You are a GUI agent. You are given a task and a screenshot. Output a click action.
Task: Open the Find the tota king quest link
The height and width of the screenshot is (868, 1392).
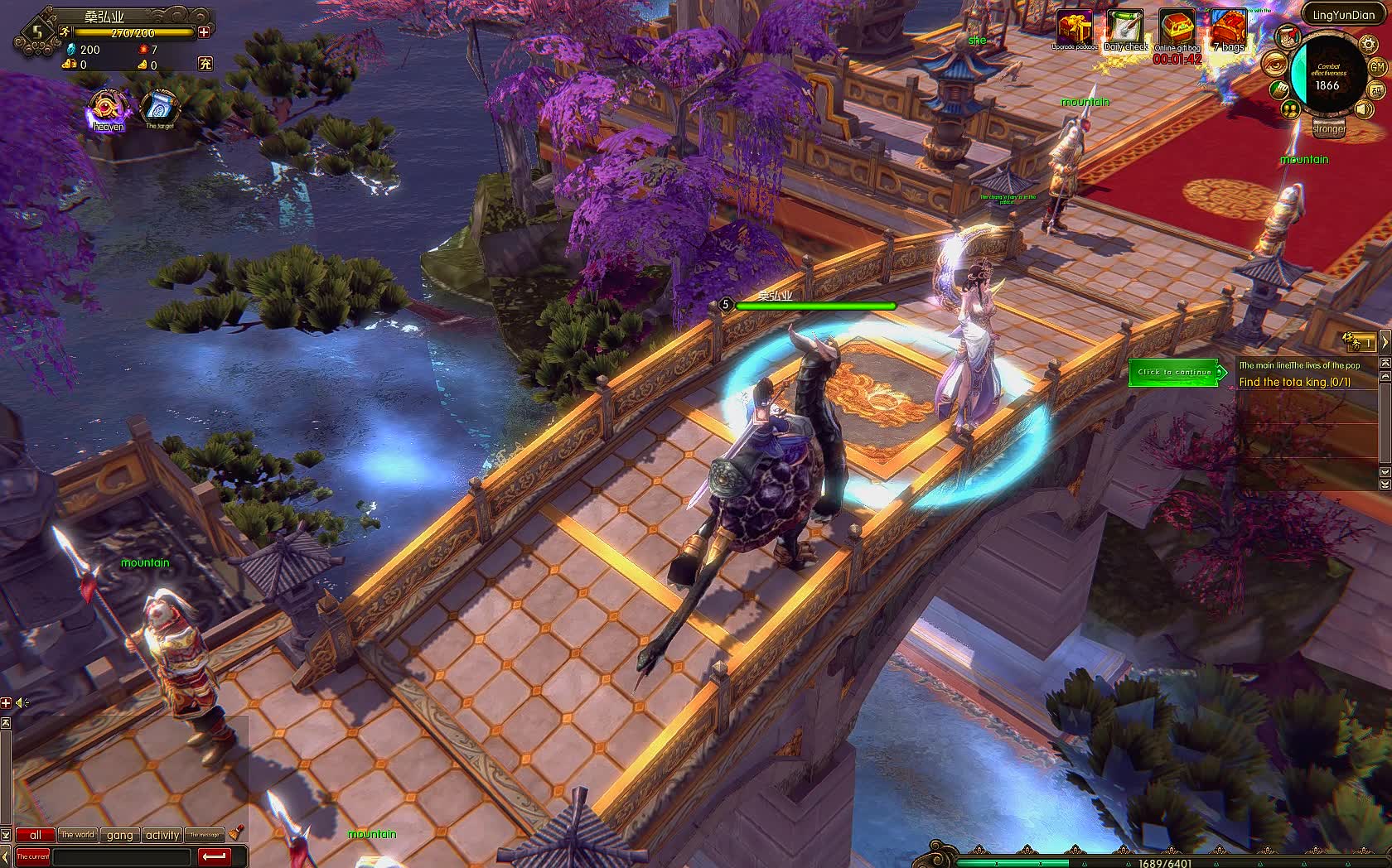click(1294, 382)
